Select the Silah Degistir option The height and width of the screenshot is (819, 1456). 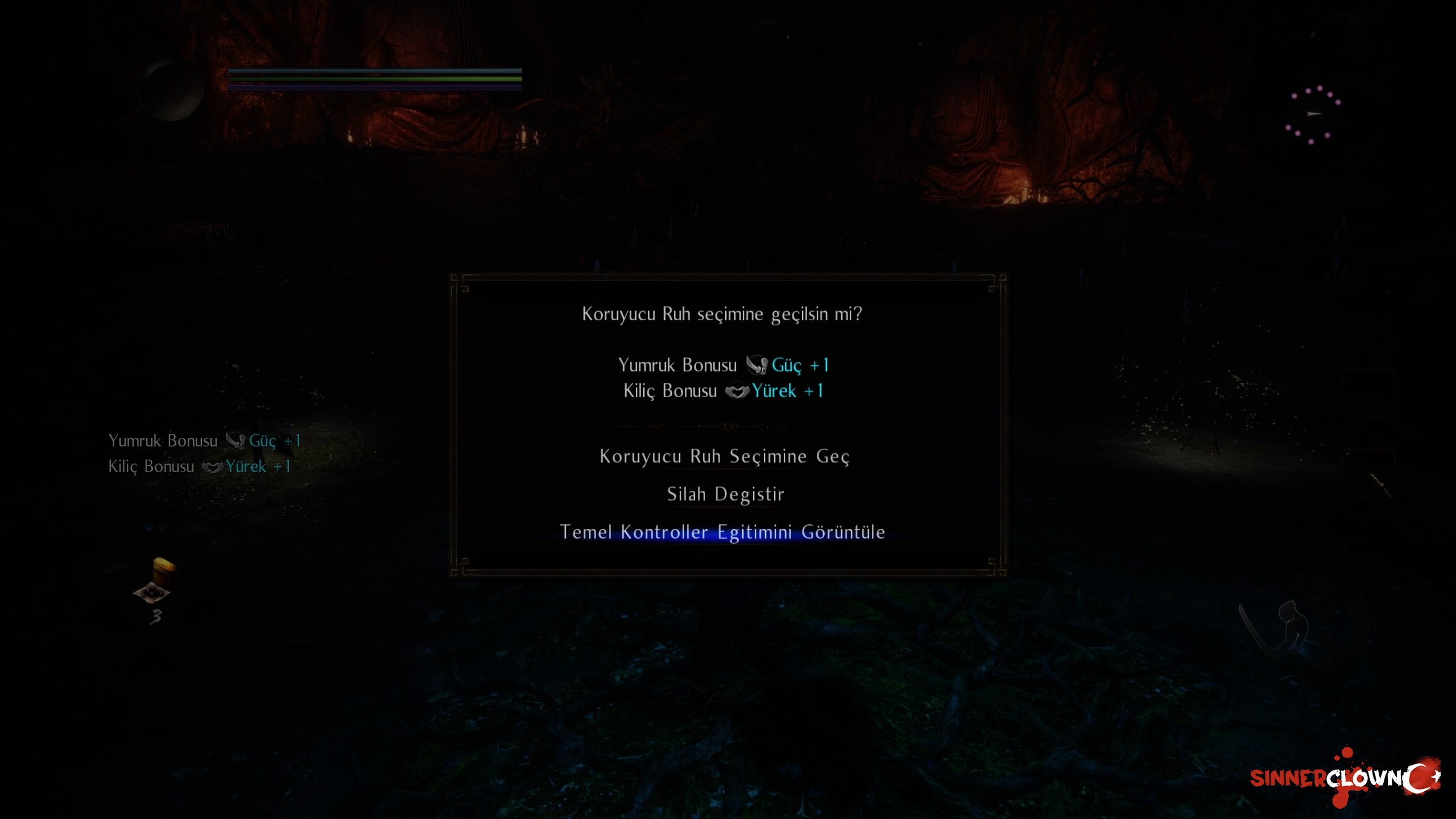click(725, 494)
